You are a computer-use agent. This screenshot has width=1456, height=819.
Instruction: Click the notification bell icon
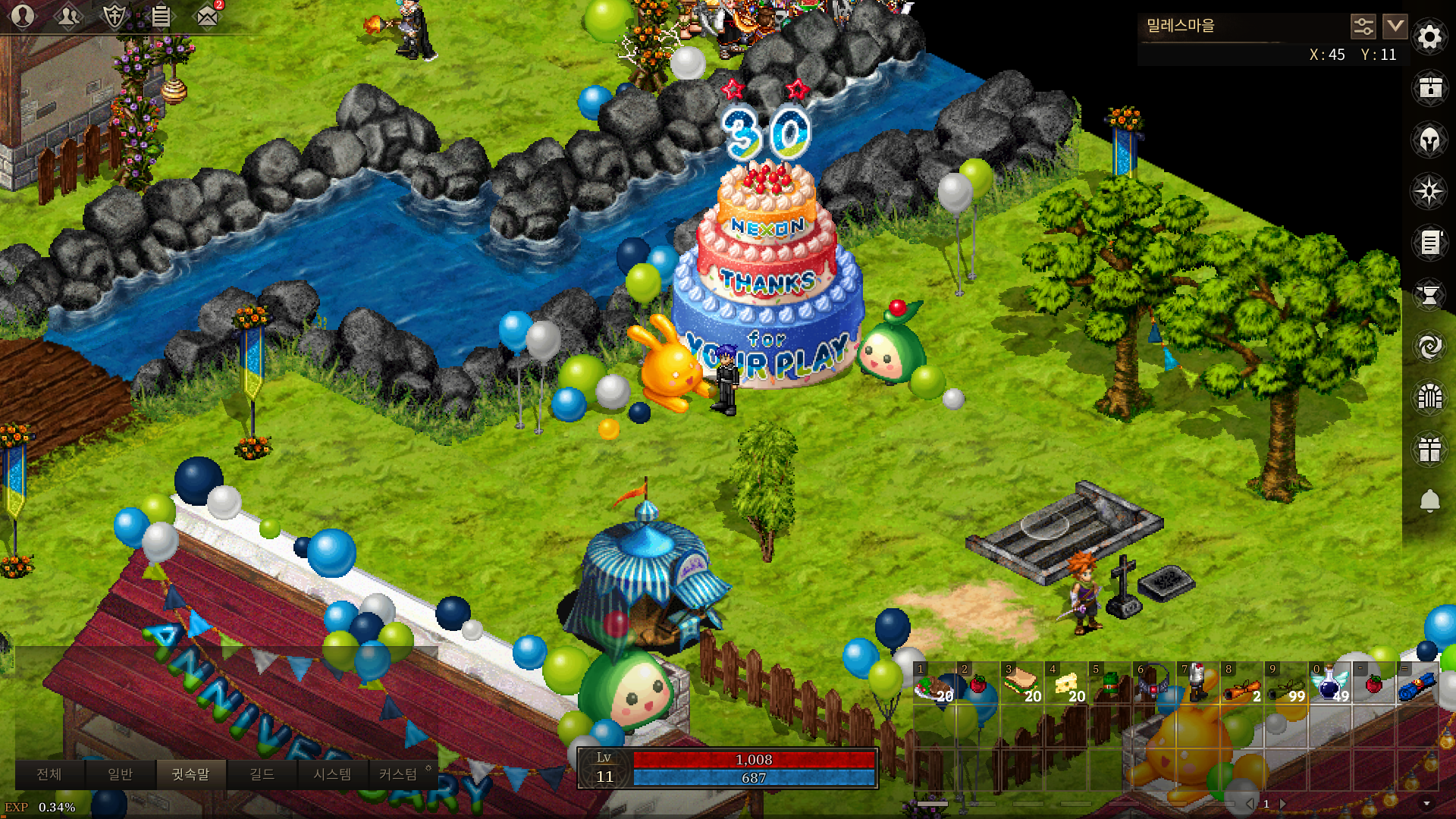[x=1429, y=500]
